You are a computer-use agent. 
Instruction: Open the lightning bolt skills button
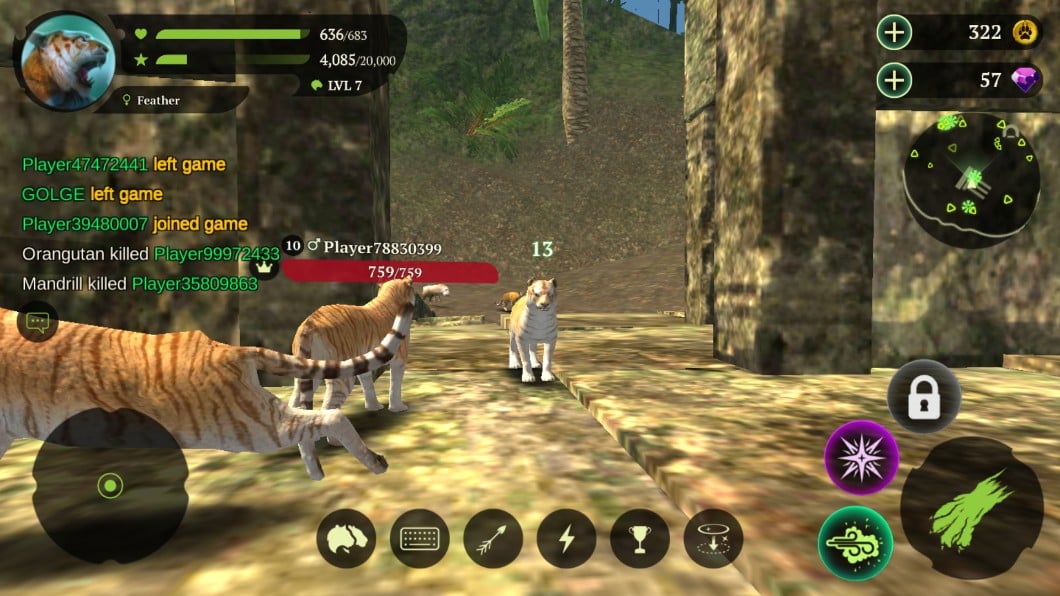pyautogui.click(x=566, y=539)
